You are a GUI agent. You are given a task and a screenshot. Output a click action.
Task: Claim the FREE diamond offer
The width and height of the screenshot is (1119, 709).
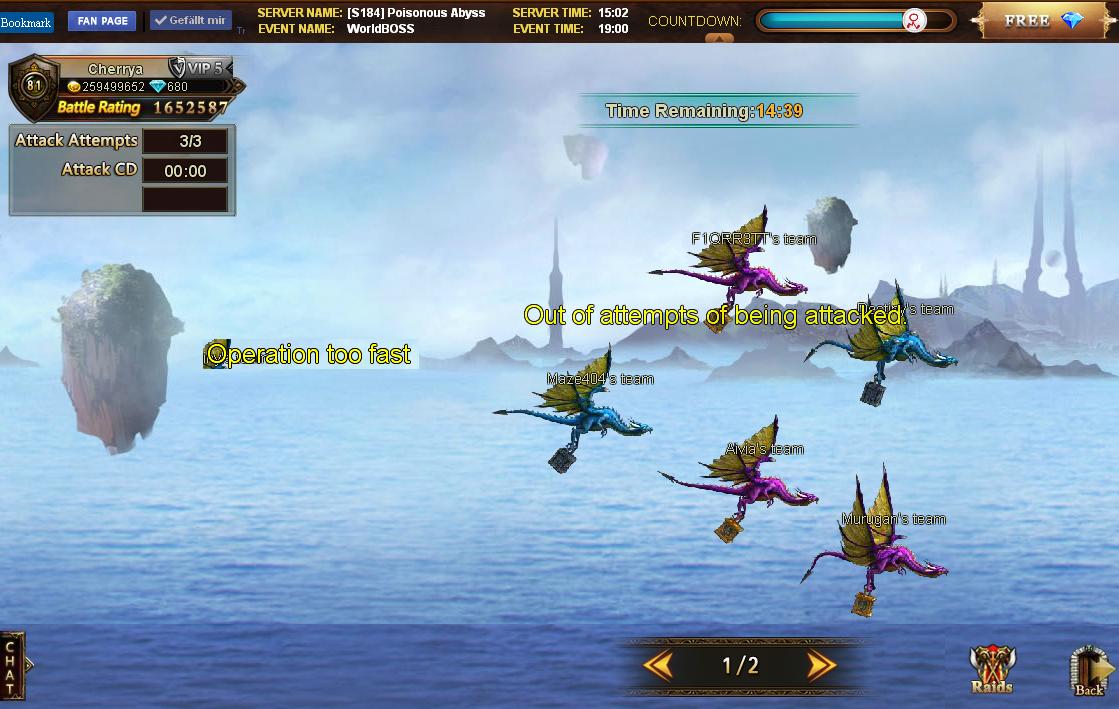click(x=1042, y=20)
